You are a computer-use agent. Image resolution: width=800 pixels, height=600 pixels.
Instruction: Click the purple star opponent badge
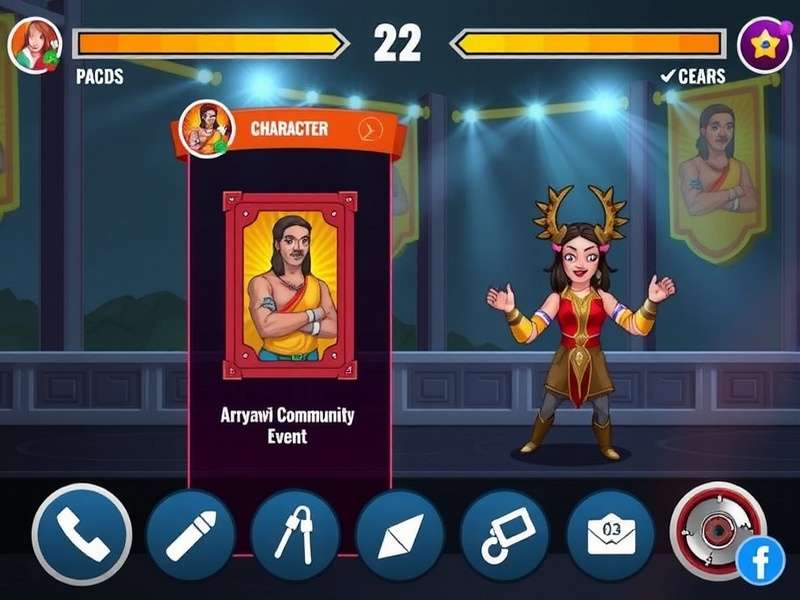[x=764, y=45]
